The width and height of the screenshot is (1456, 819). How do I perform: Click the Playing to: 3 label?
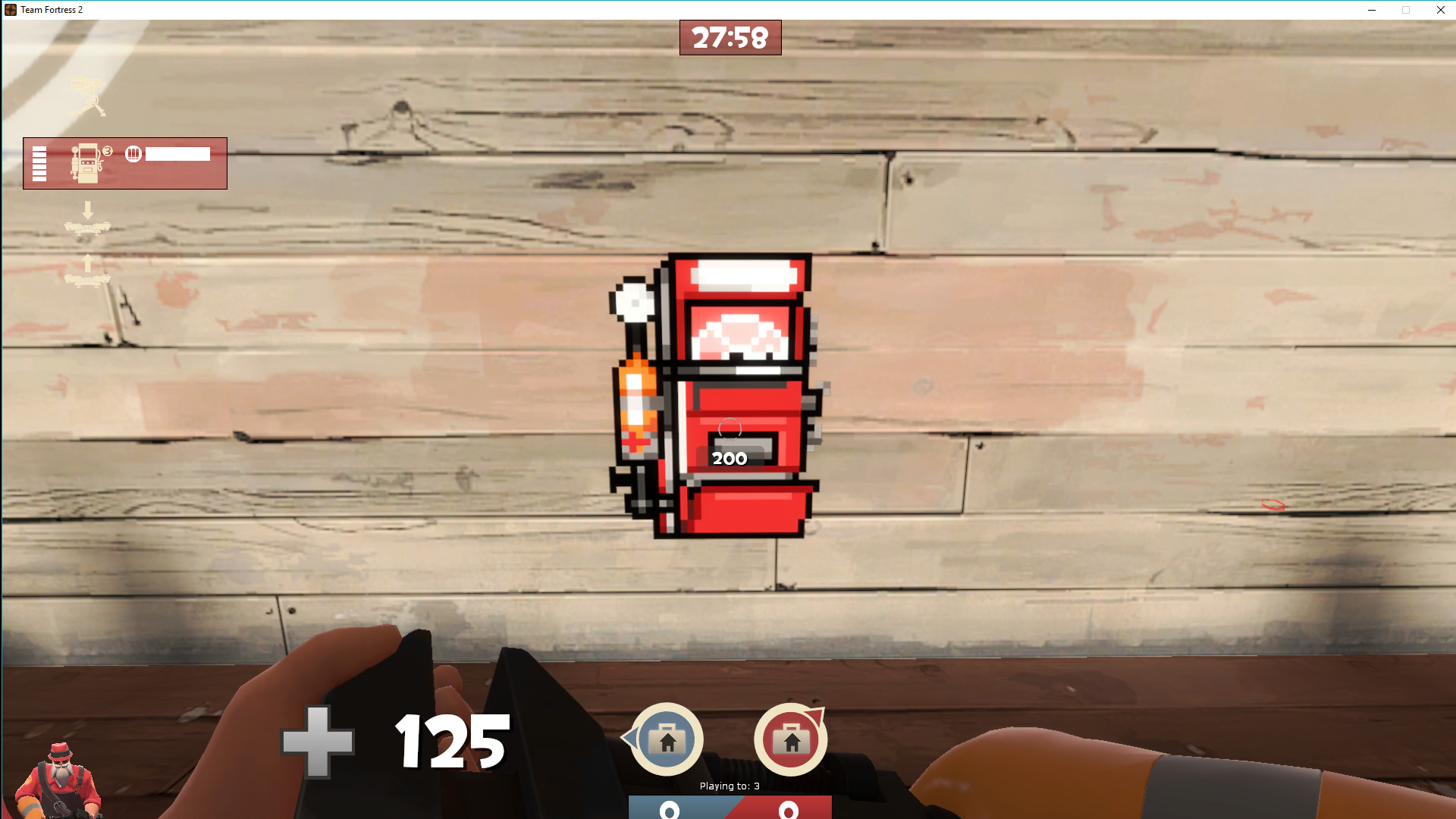pos(730,786)
